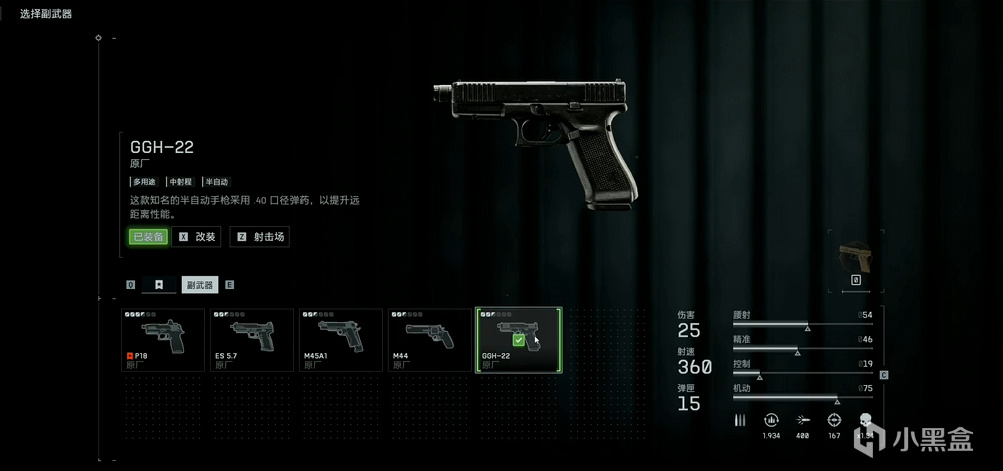The image size is (1003, 471).
Task: Enter the 射击场 firing range
Action: (259, 237)
